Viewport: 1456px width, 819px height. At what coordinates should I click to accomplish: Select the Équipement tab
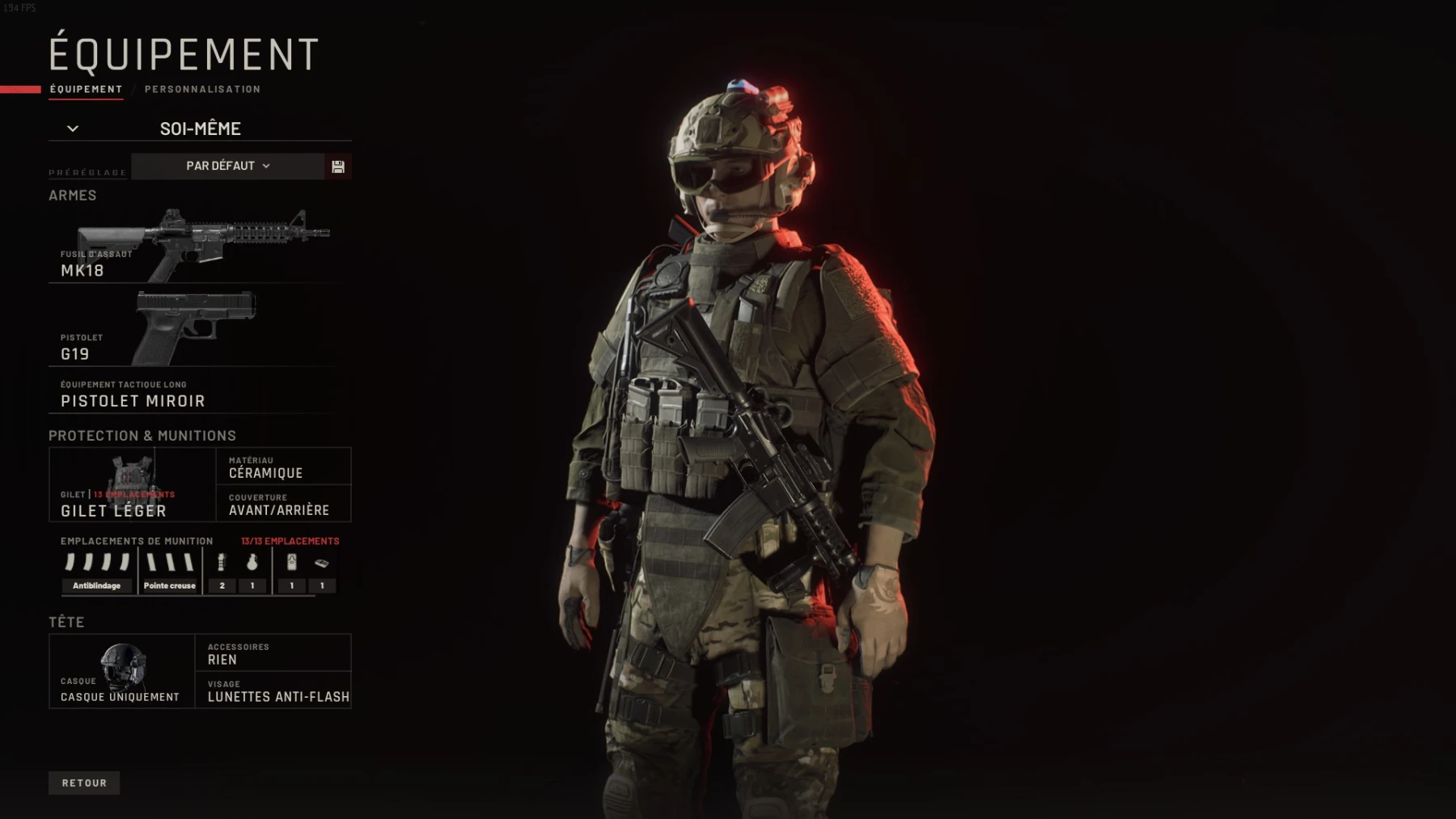[86, 89]
